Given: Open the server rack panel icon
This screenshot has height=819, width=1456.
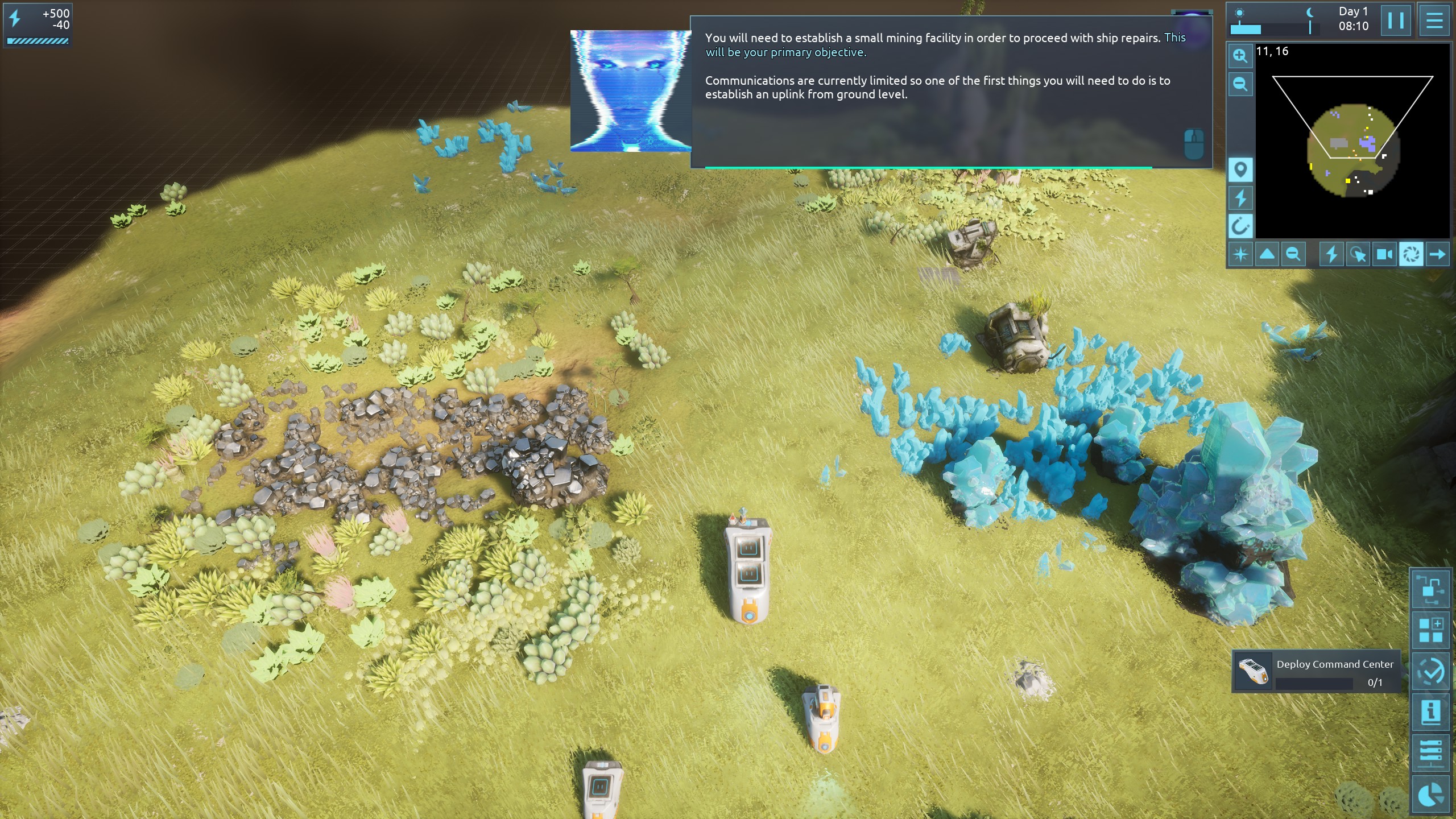Looking at the screenshot, I should point(1430,753).
